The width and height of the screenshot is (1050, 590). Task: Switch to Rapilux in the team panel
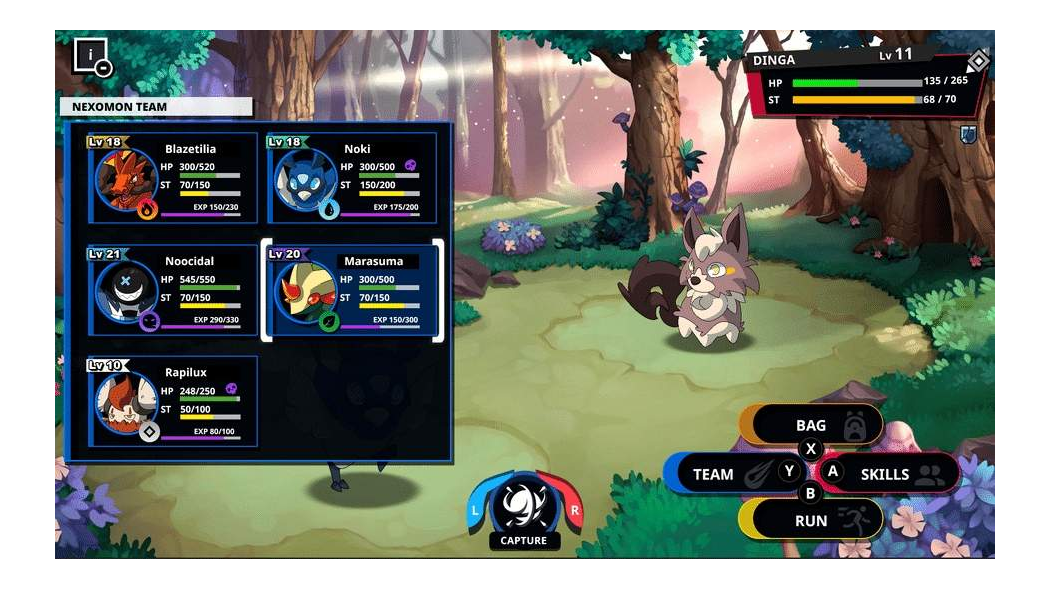coord(172,402)
